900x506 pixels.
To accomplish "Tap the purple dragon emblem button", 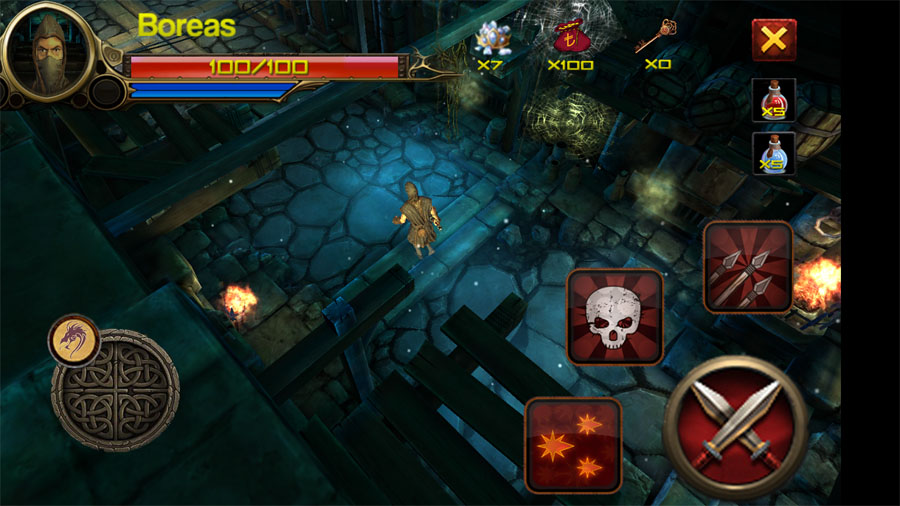I will click(74, 340).
